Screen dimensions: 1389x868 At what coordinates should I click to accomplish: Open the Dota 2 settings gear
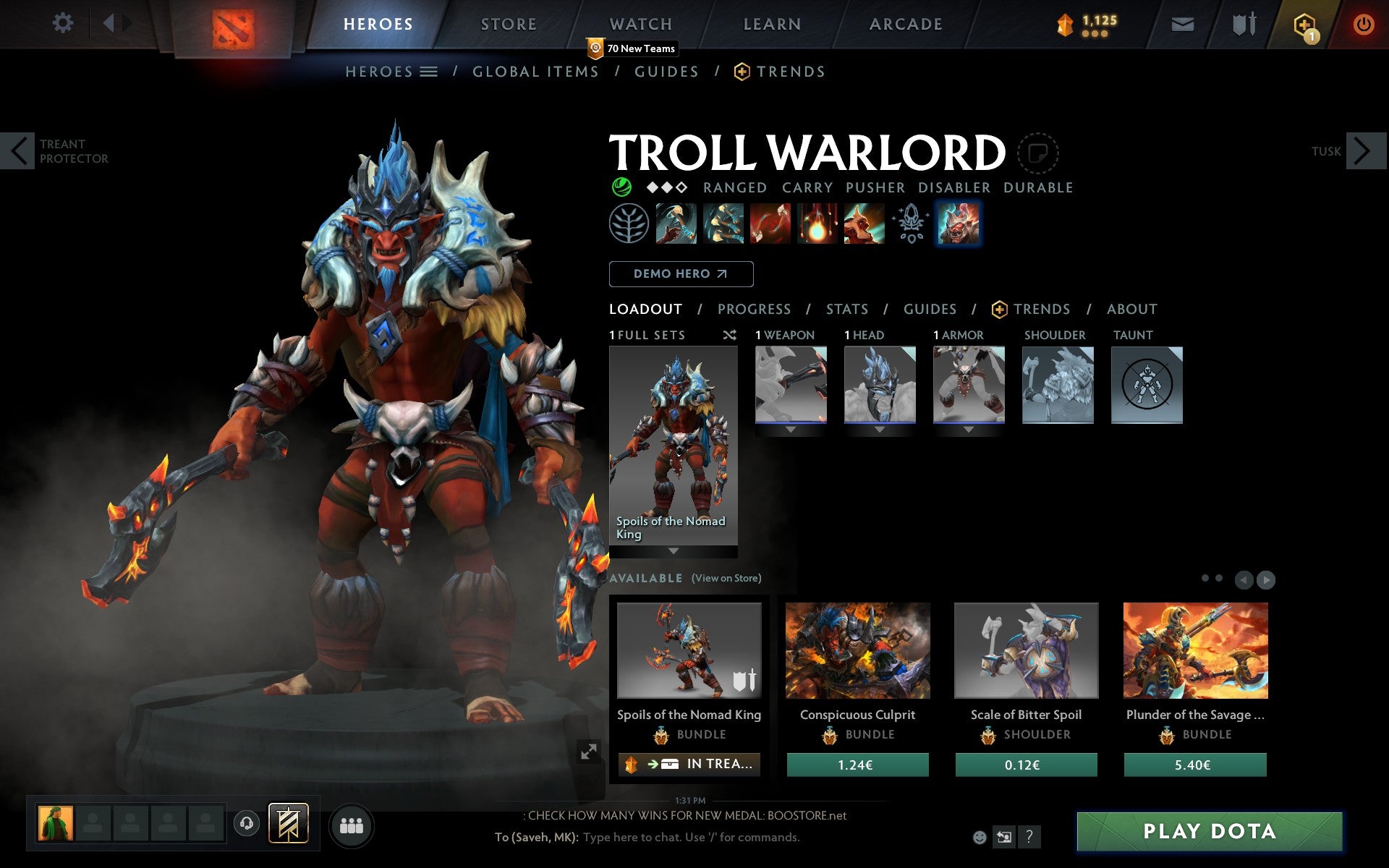coord(64,23)
